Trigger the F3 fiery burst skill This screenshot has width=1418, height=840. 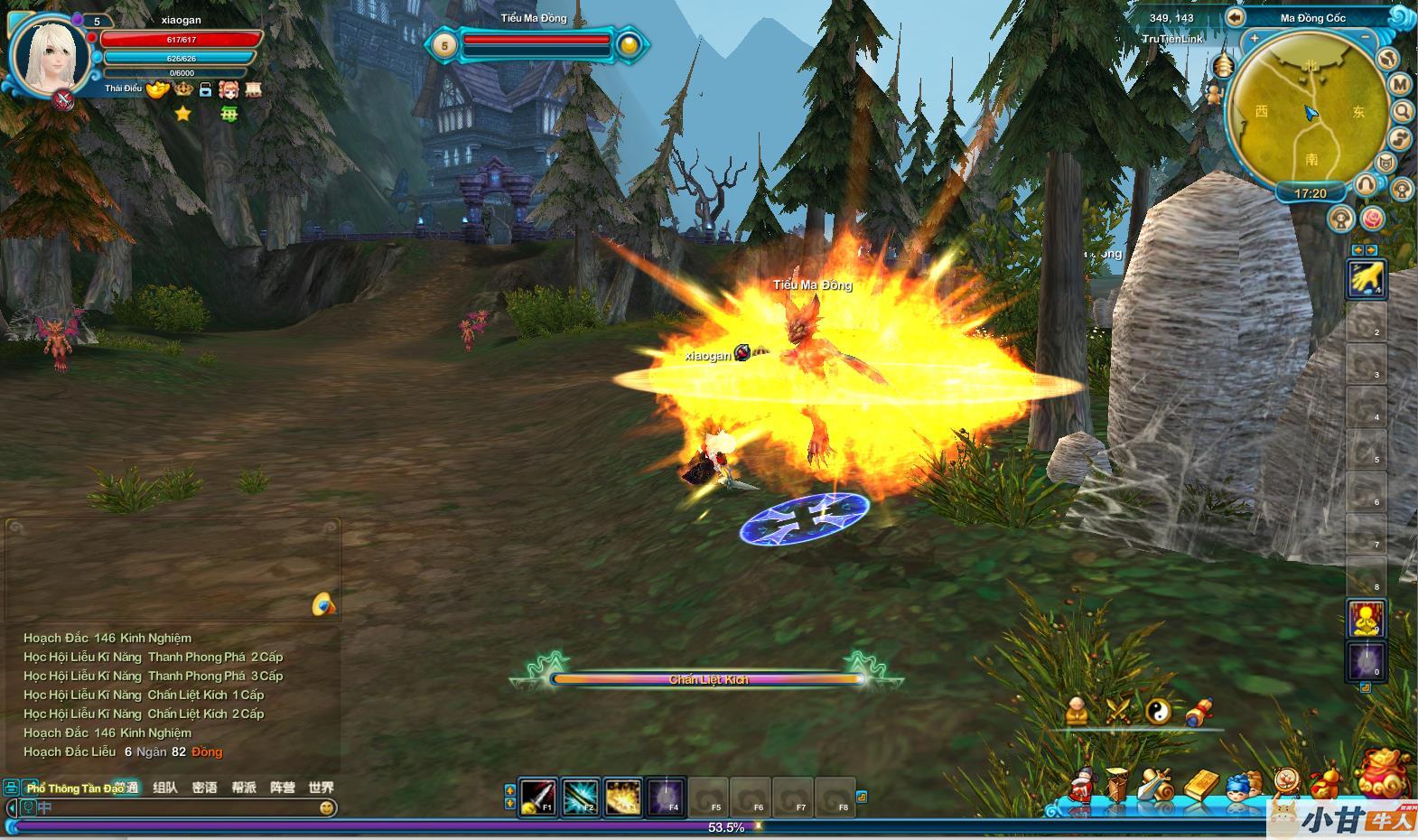point(623,797)
